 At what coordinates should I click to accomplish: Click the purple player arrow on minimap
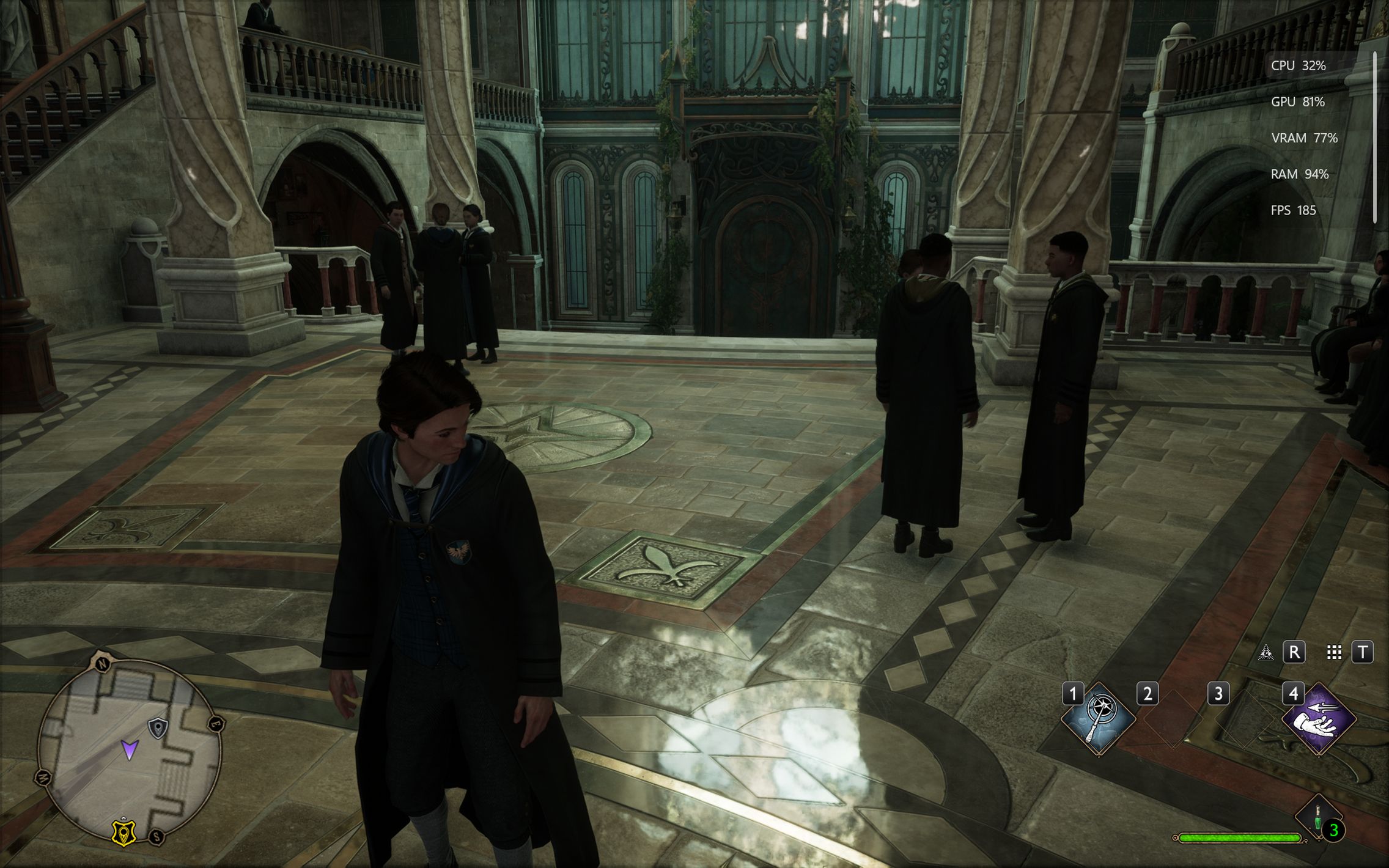tap(130, 749)
